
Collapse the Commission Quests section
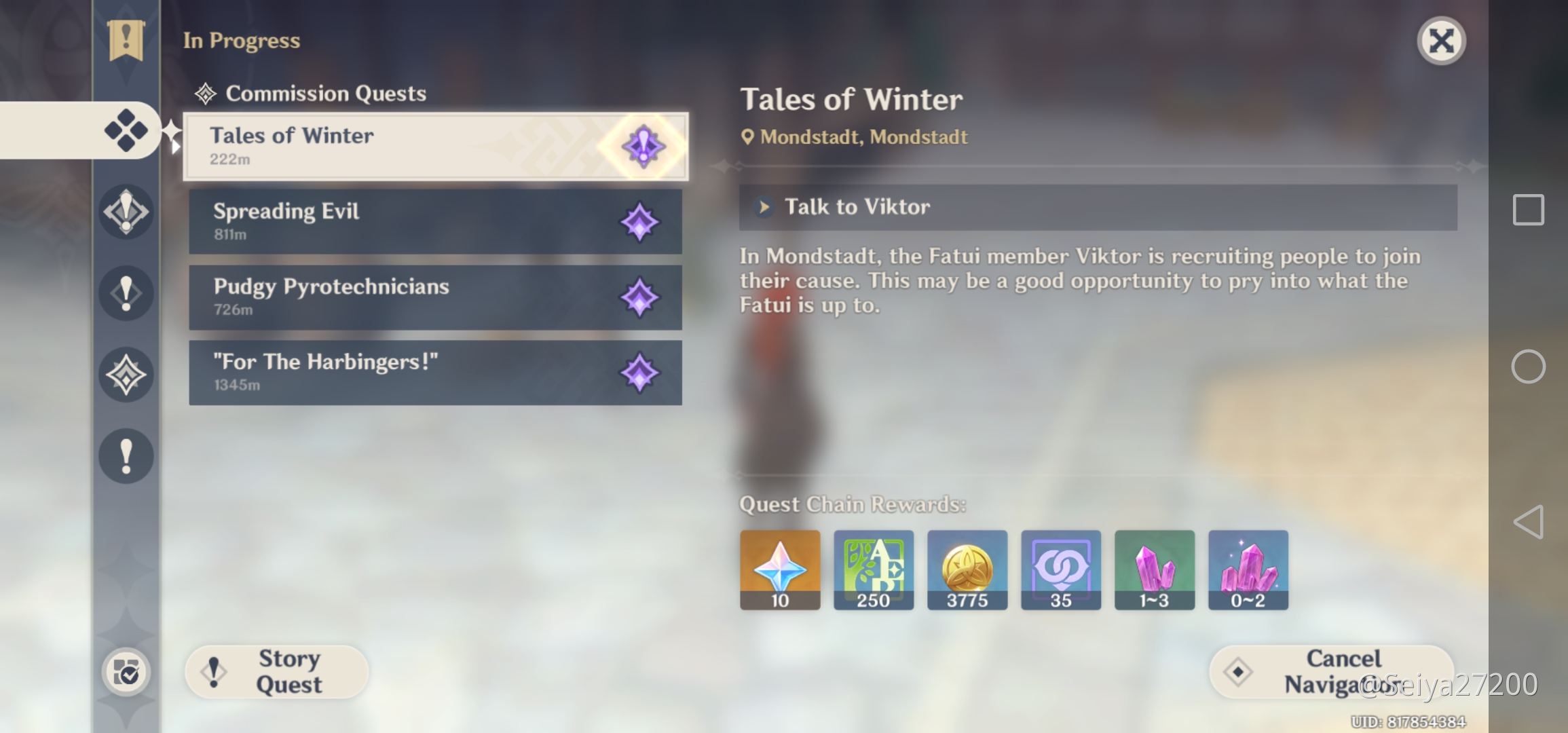[326, 93]
